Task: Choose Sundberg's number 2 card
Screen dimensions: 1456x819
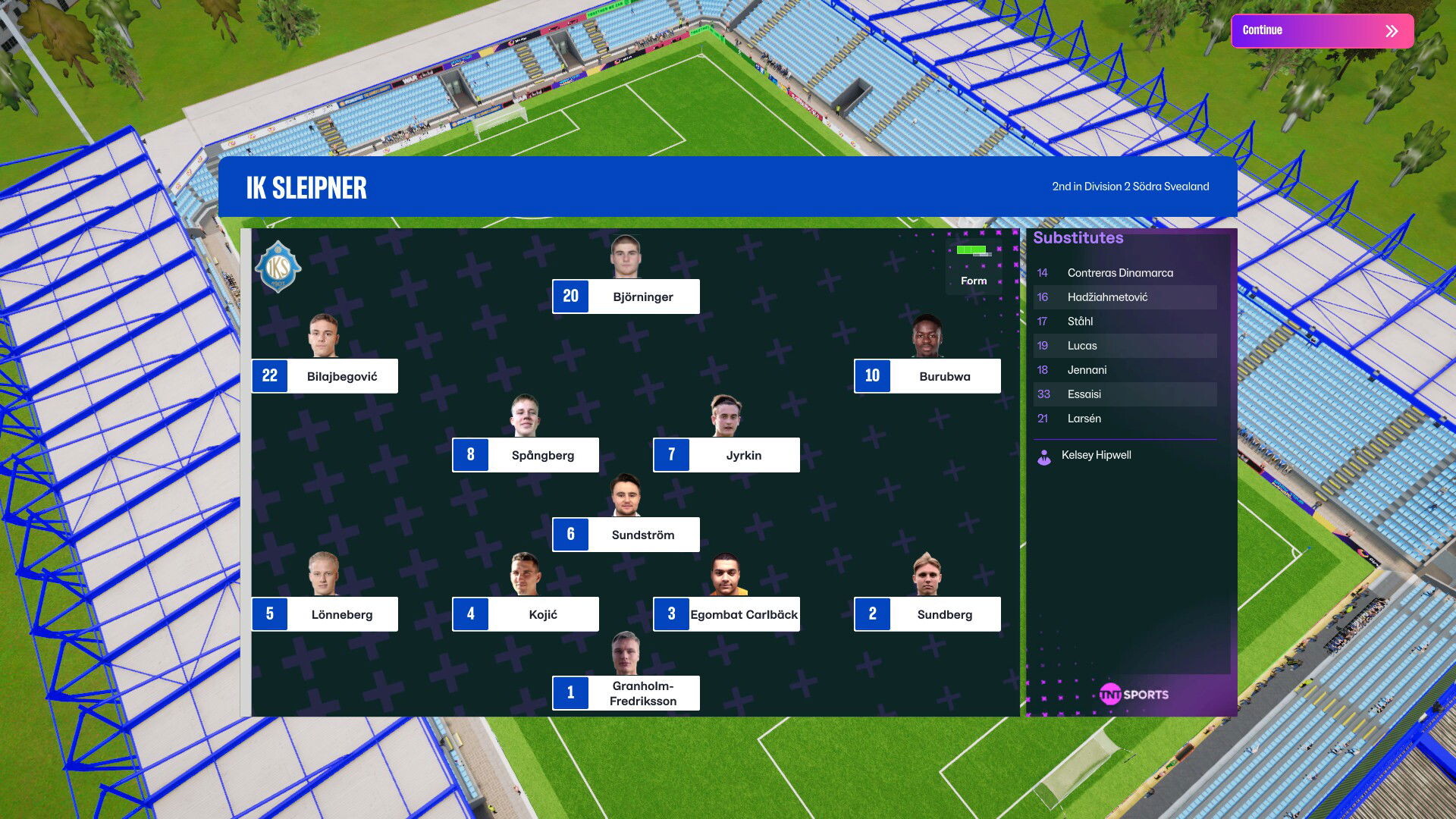Action: pos(927,614)
